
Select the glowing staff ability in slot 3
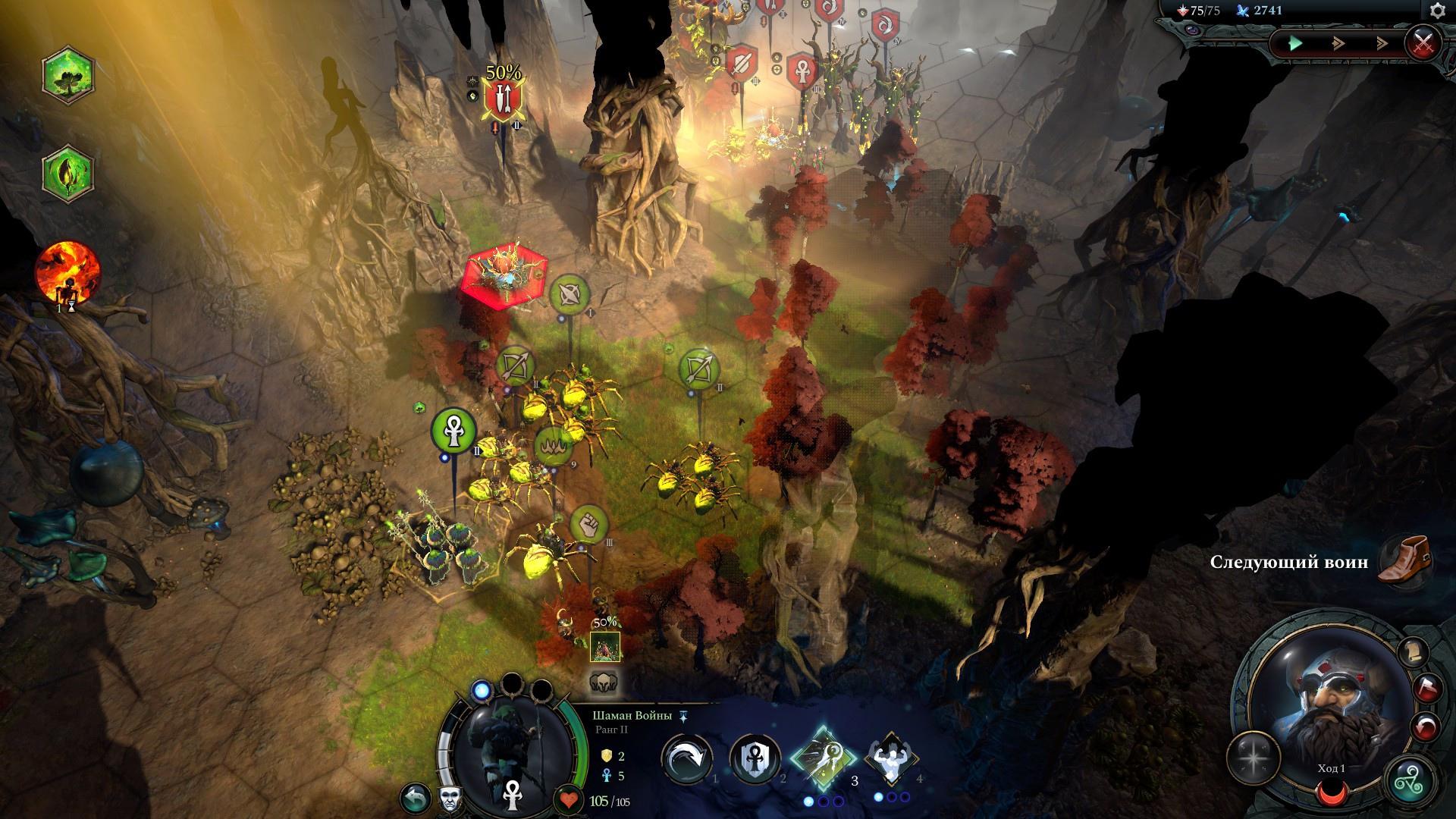pos(824,760)
